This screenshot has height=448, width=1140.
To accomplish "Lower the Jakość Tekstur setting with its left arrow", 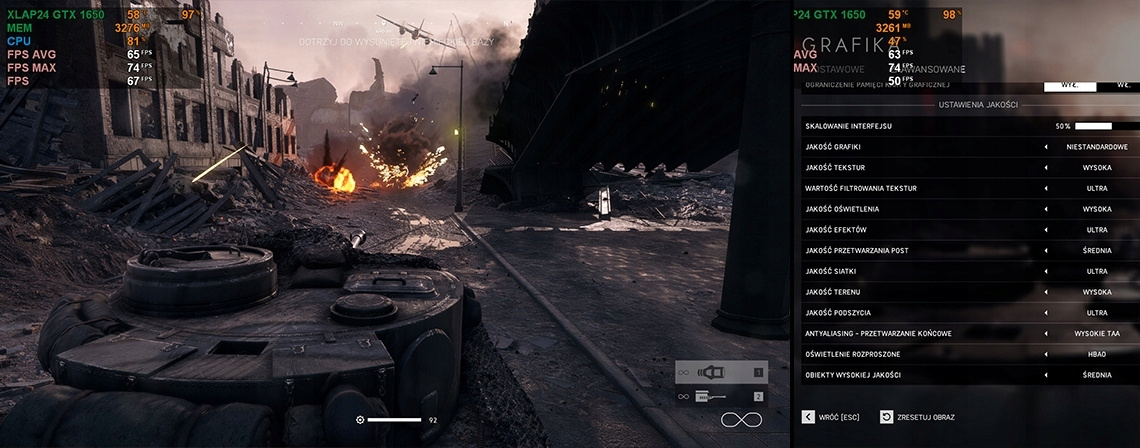I will [1046, 168].
